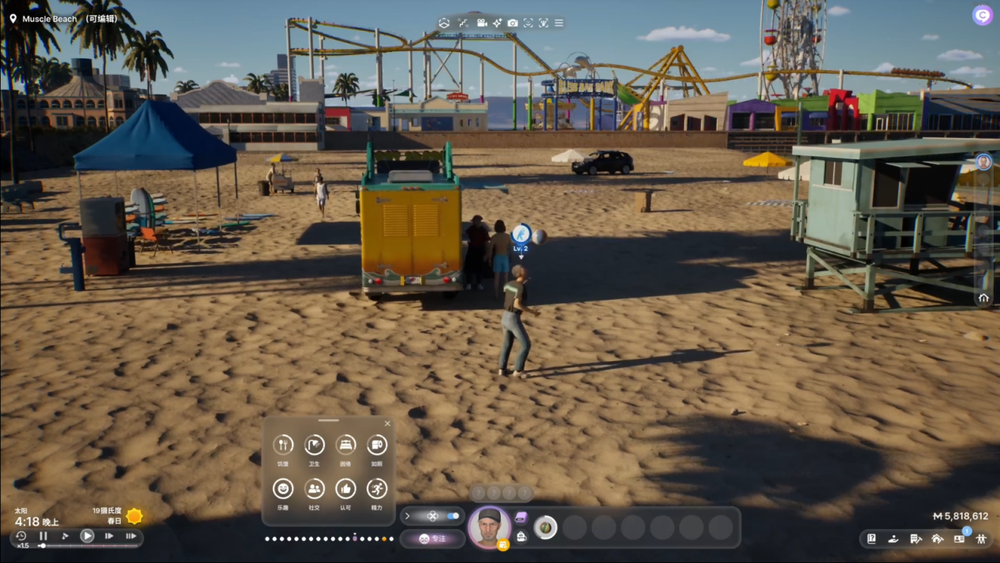
Task: Select the energy need running icon
Action: coord(376,488)
